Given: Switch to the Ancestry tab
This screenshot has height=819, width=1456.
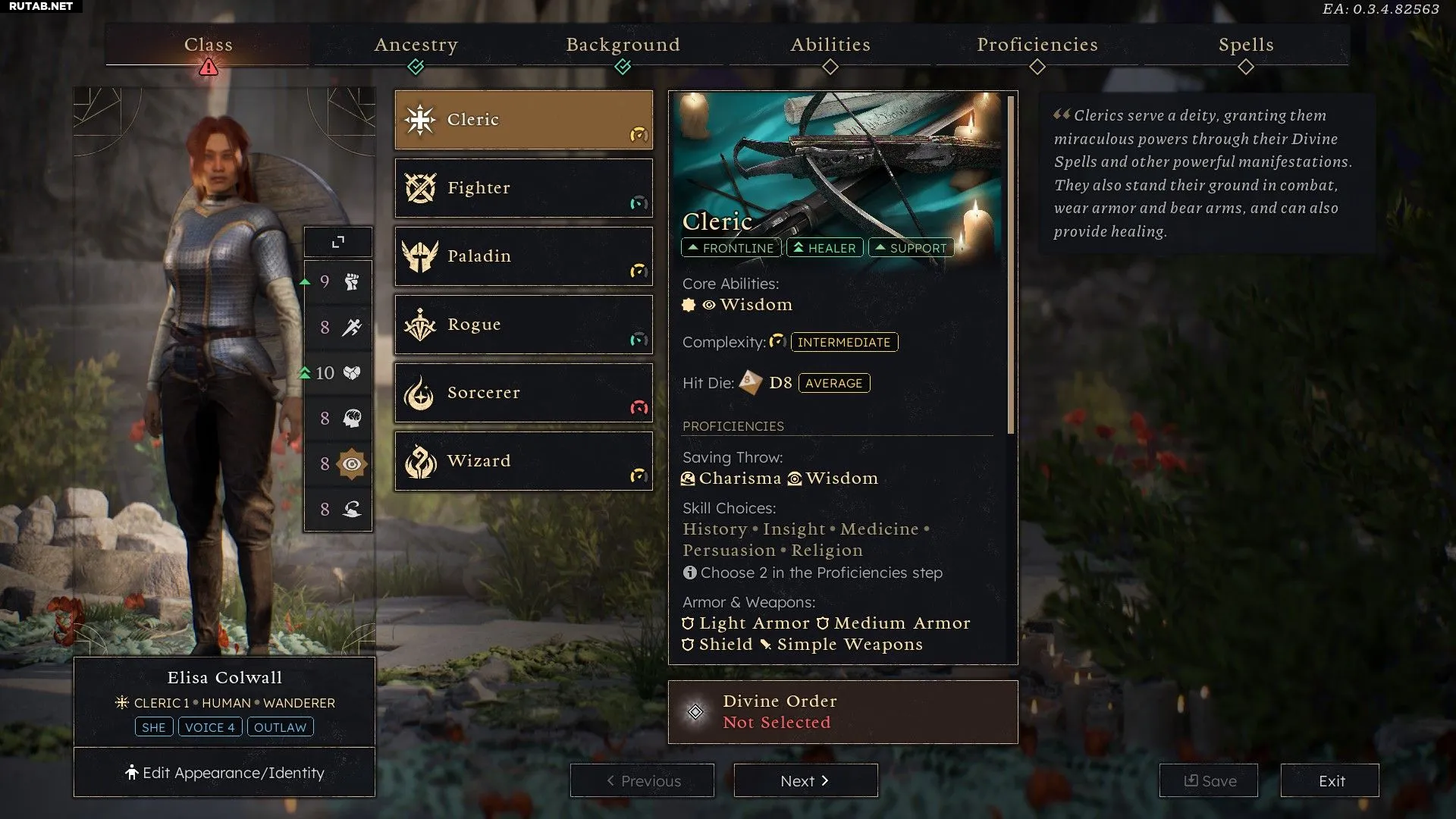Looking at the screenshot, I should click(416, 45).
